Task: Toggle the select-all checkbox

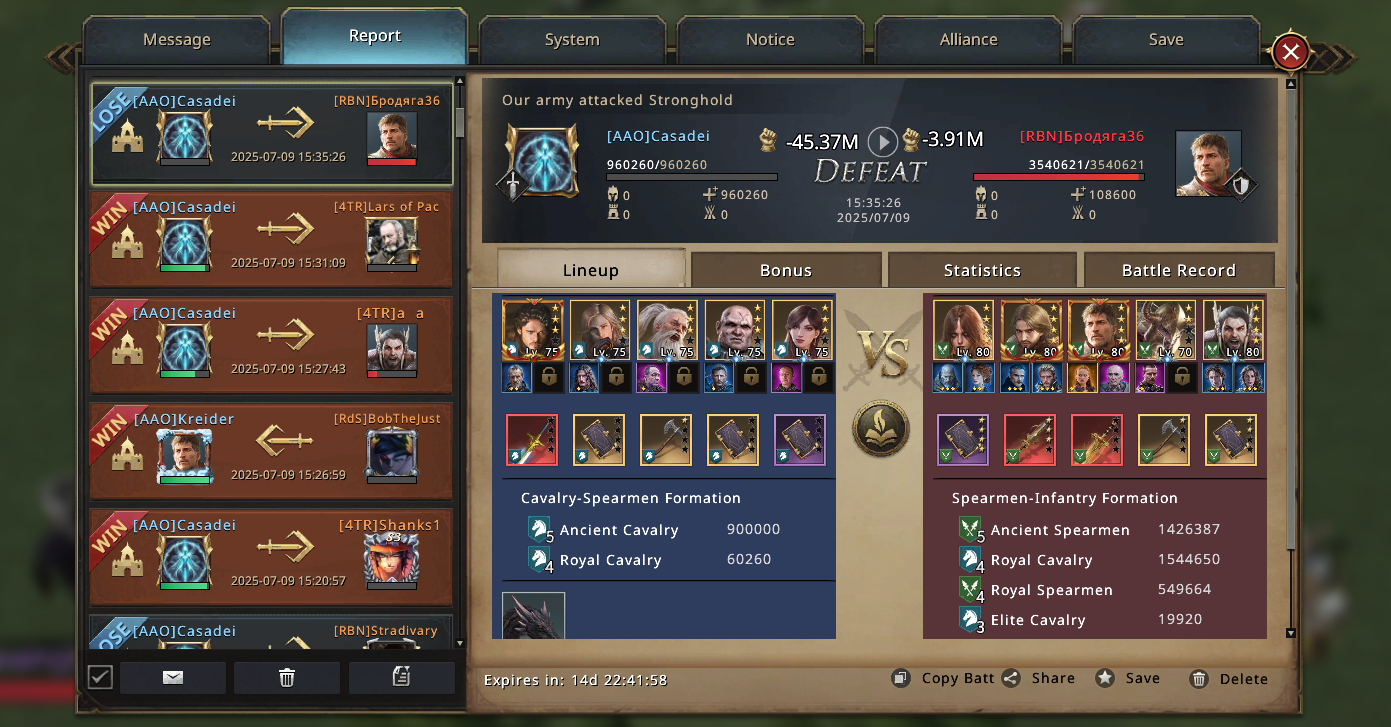Action: [100, 677]
